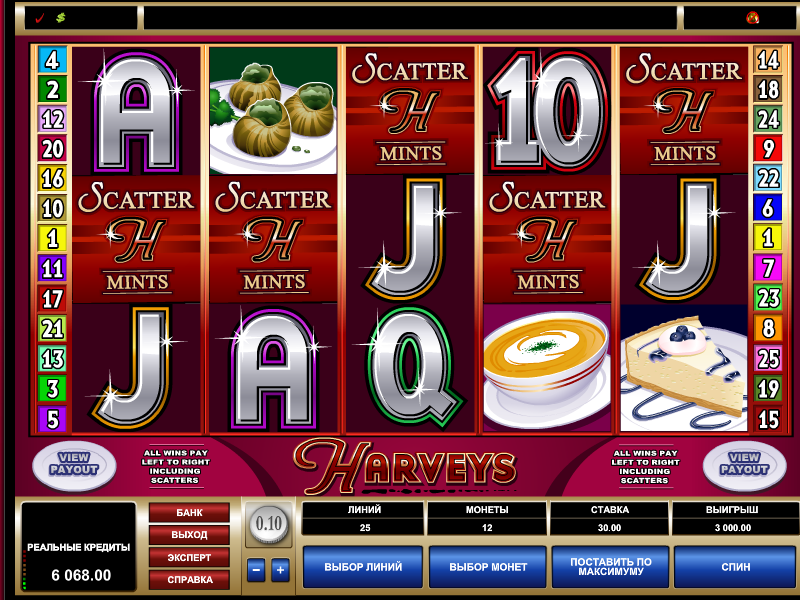Switch to ЭКСПЕРТ mode
The image size is (800, 600).
click(189, 557)
